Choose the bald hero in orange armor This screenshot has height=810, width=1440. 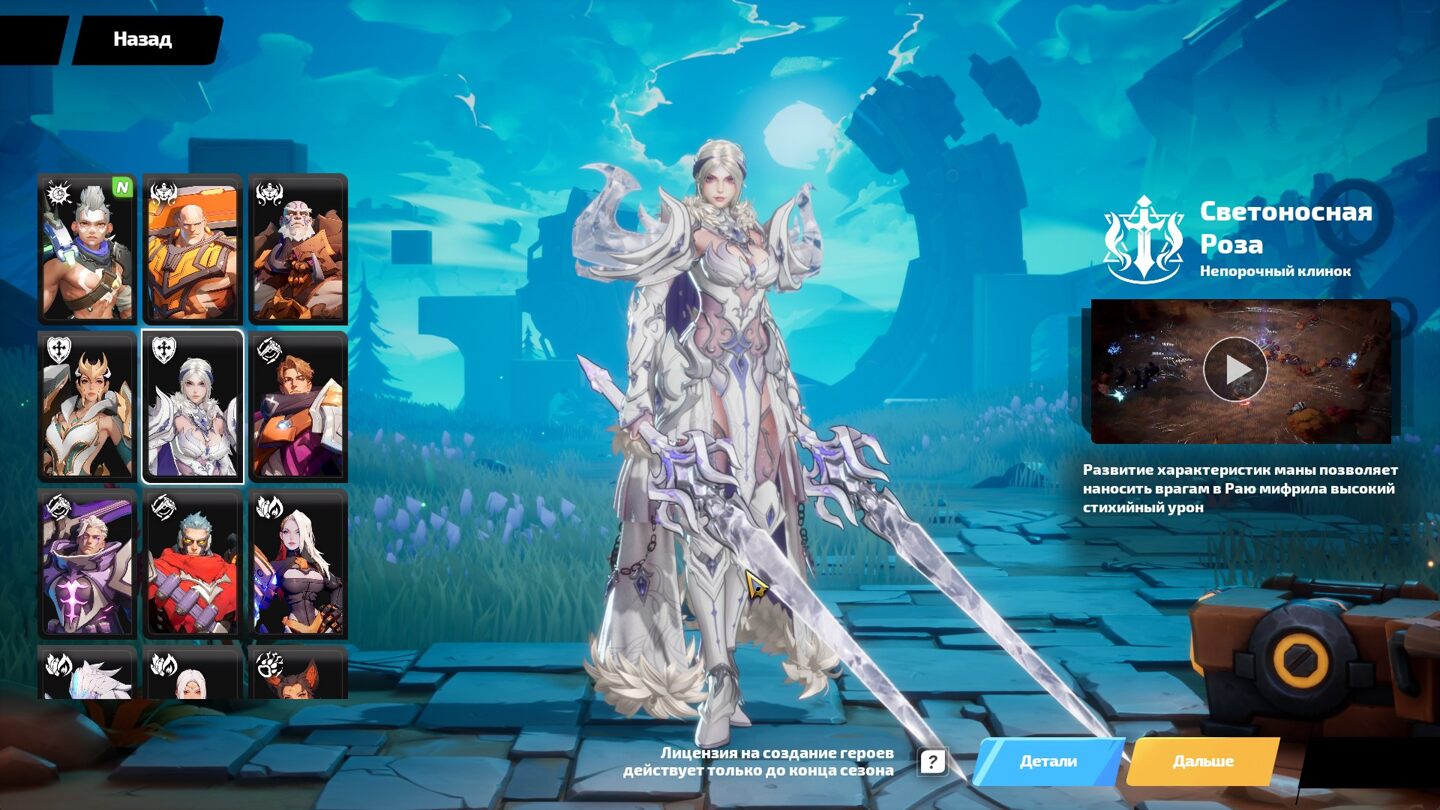(193, 248)
